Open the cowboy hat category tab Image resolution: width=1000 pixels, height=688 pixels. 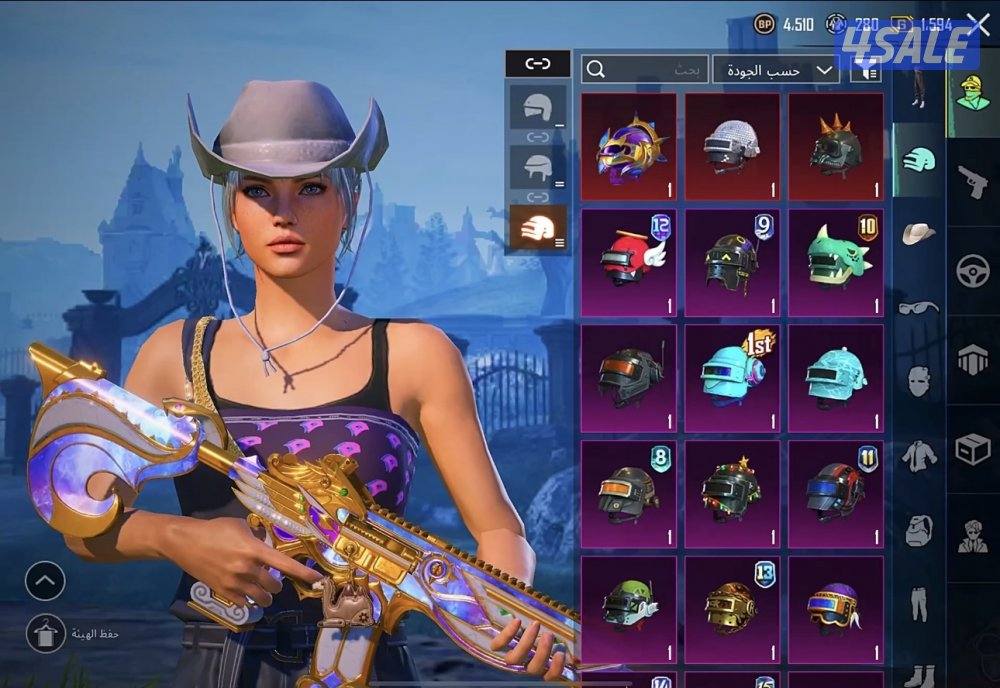(917, 234)
